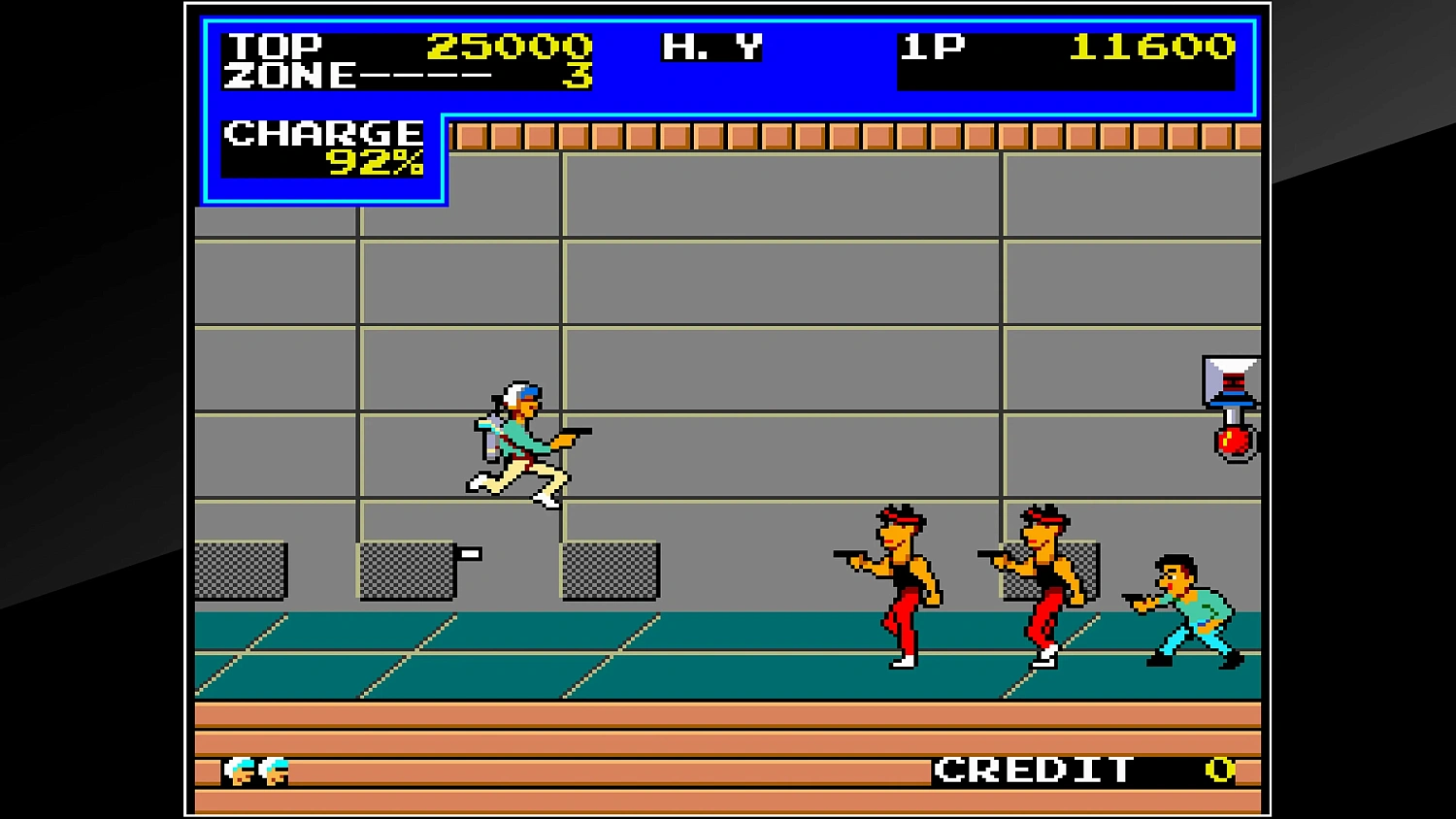
Task: Click the dashed line after the ZONE label
Action: pos(427,73)
